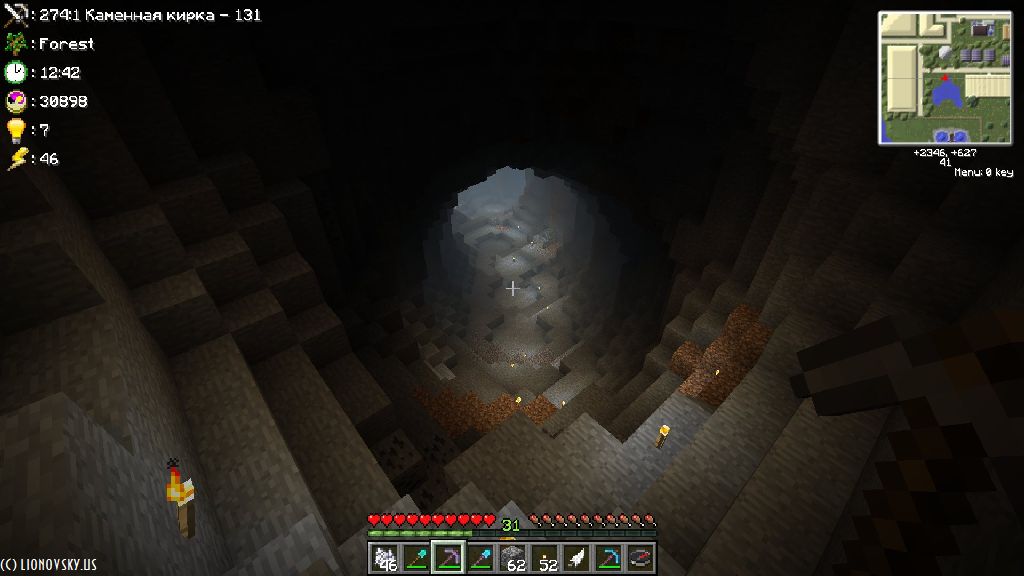Select the stone pickaxe hotbar slot

point(448,558)
